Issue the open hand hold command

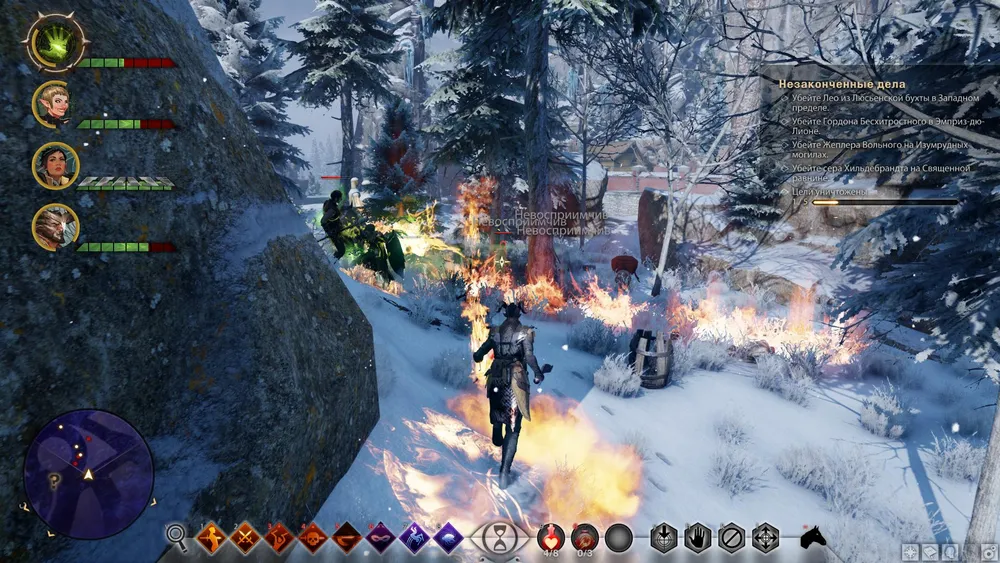click(697, 538)
